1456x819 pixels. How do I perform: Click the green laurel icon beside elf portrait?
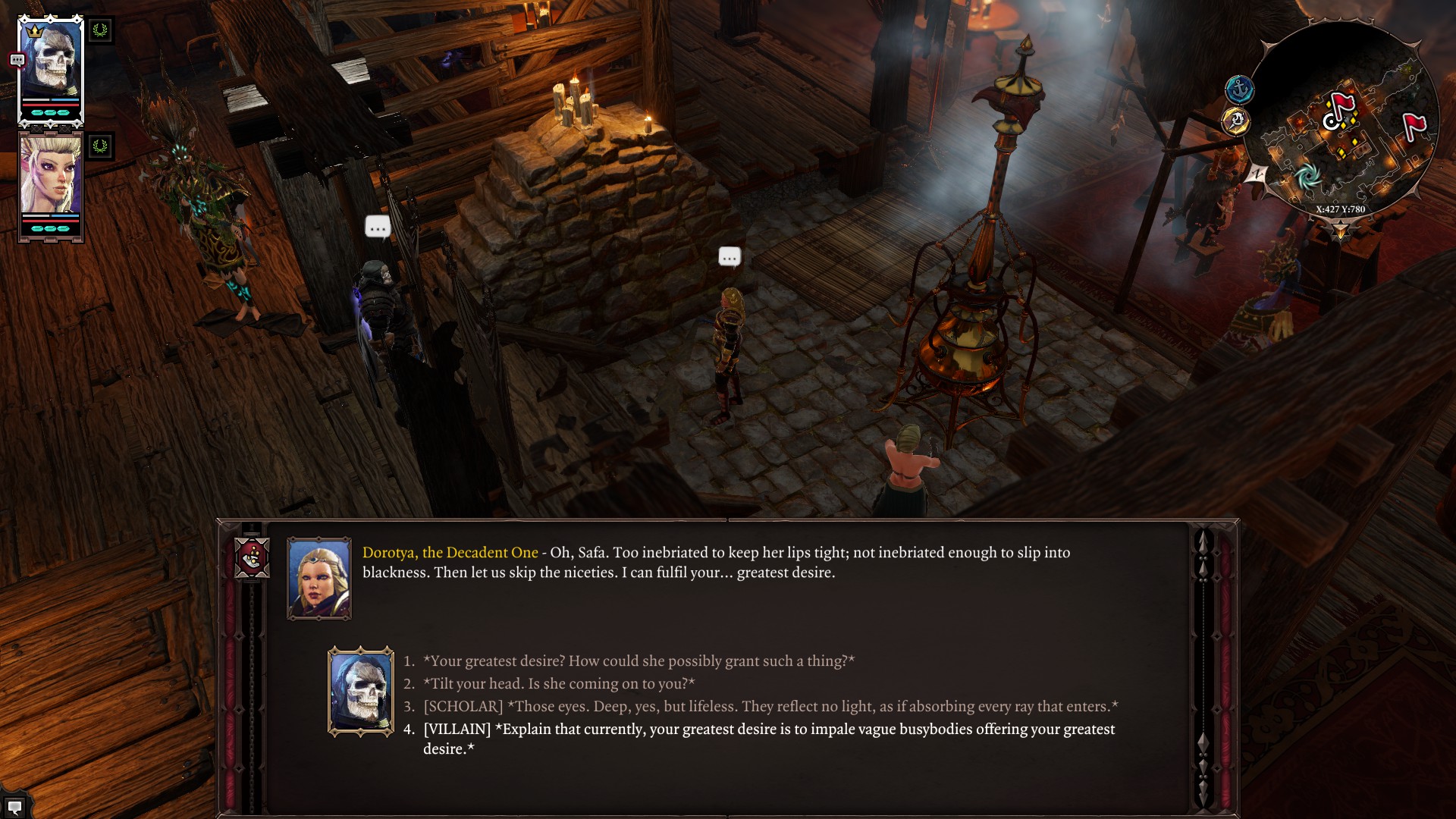click(100, 146)
